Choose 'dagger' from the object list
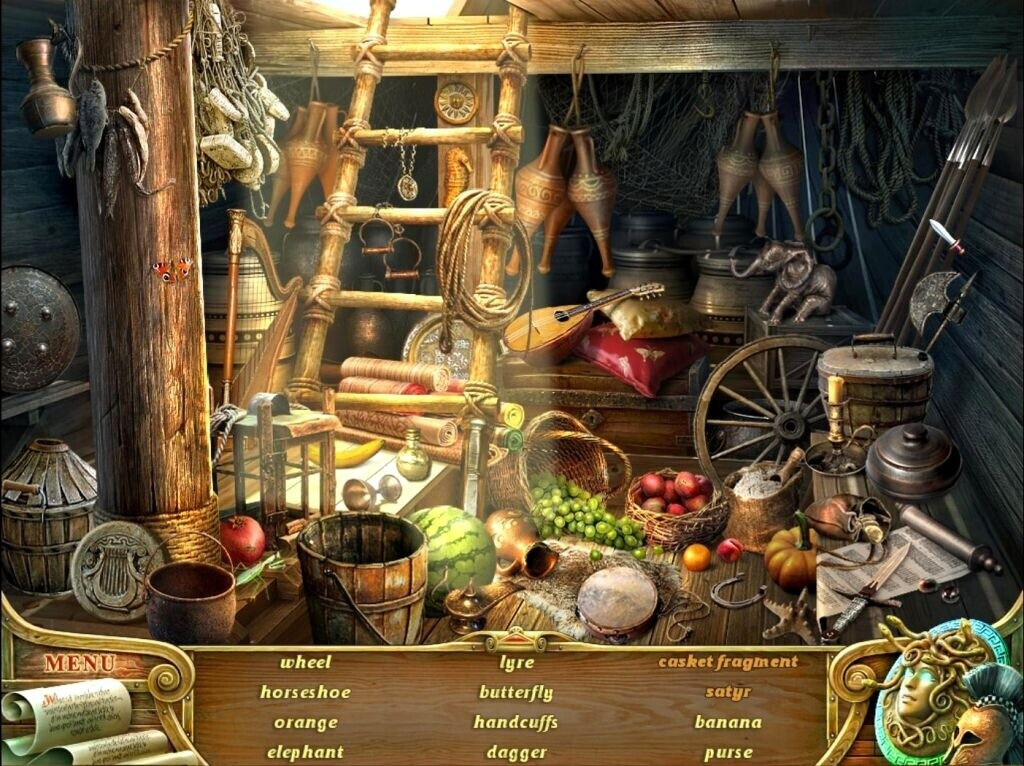Viewport: 1024px width, 766px height. coord(516,752)
